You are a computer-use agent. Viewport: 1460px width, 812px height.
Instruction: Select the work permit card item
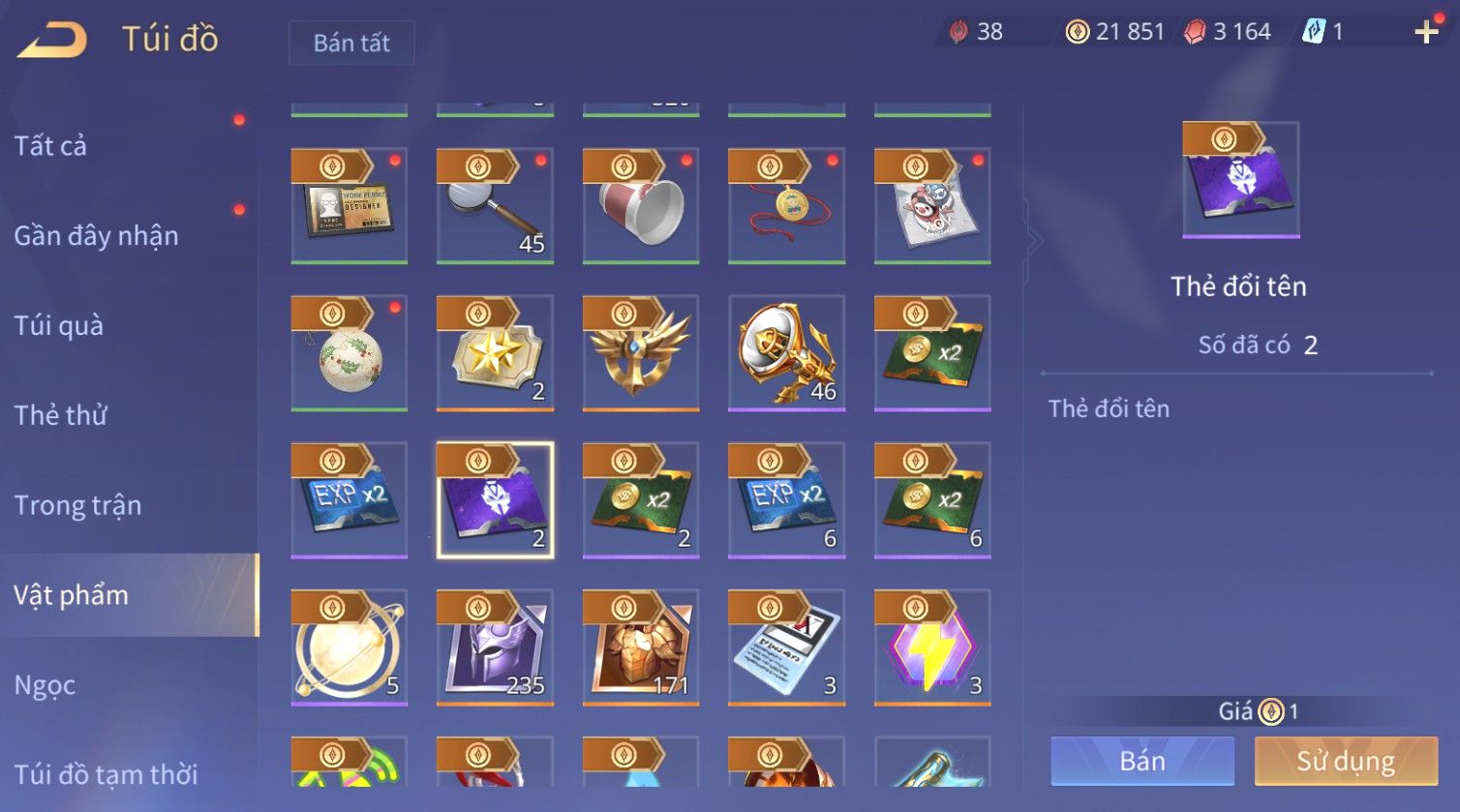coord(350,206)
